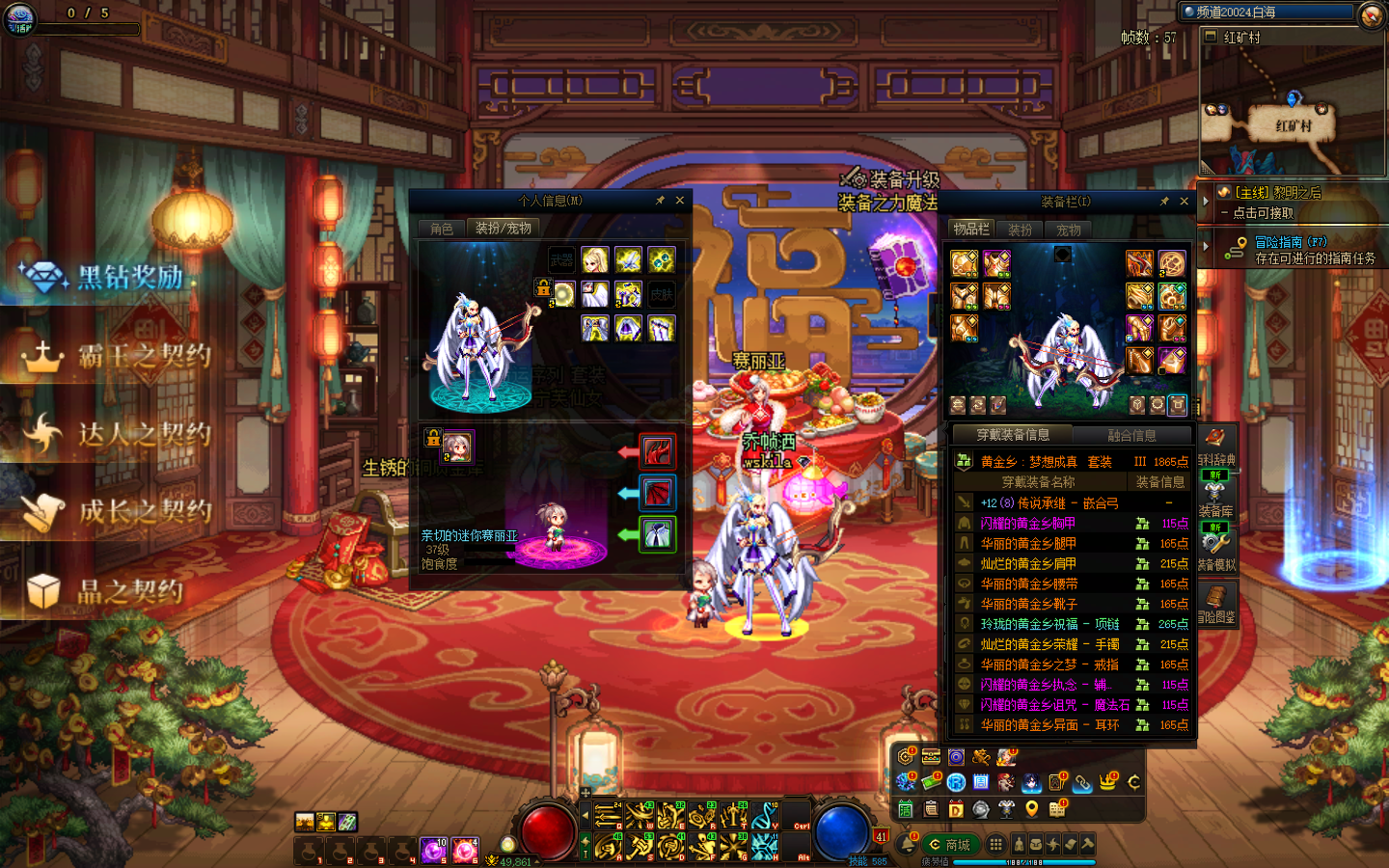
Task: Select the 传说承继 嵌合弓 weapon row
Action: (x=1049, y=502)
